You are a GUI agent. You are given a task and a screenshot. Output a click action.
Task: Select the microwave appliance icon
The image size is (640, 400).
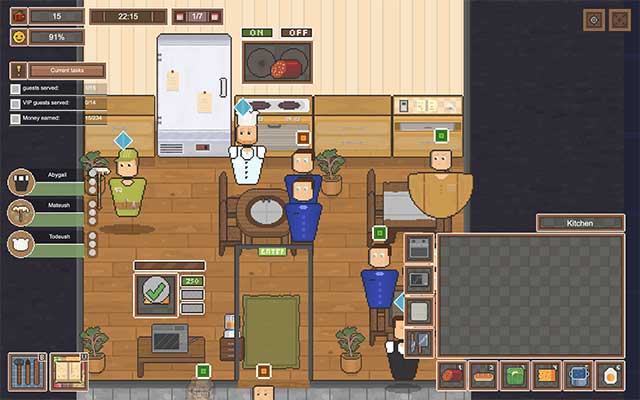click(419, 279)
